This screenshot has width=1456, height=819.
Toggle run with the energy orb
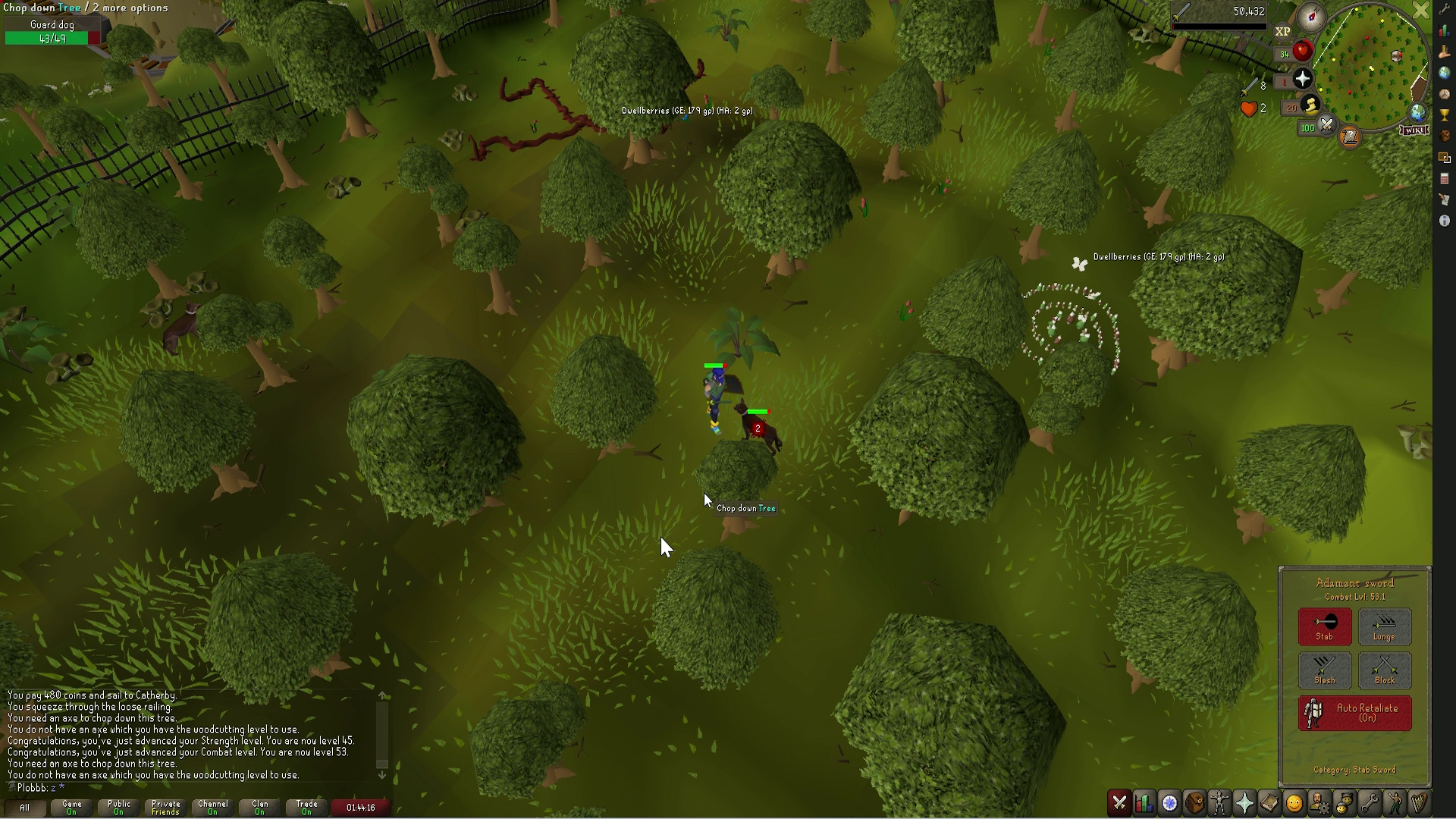point(1310,105)
